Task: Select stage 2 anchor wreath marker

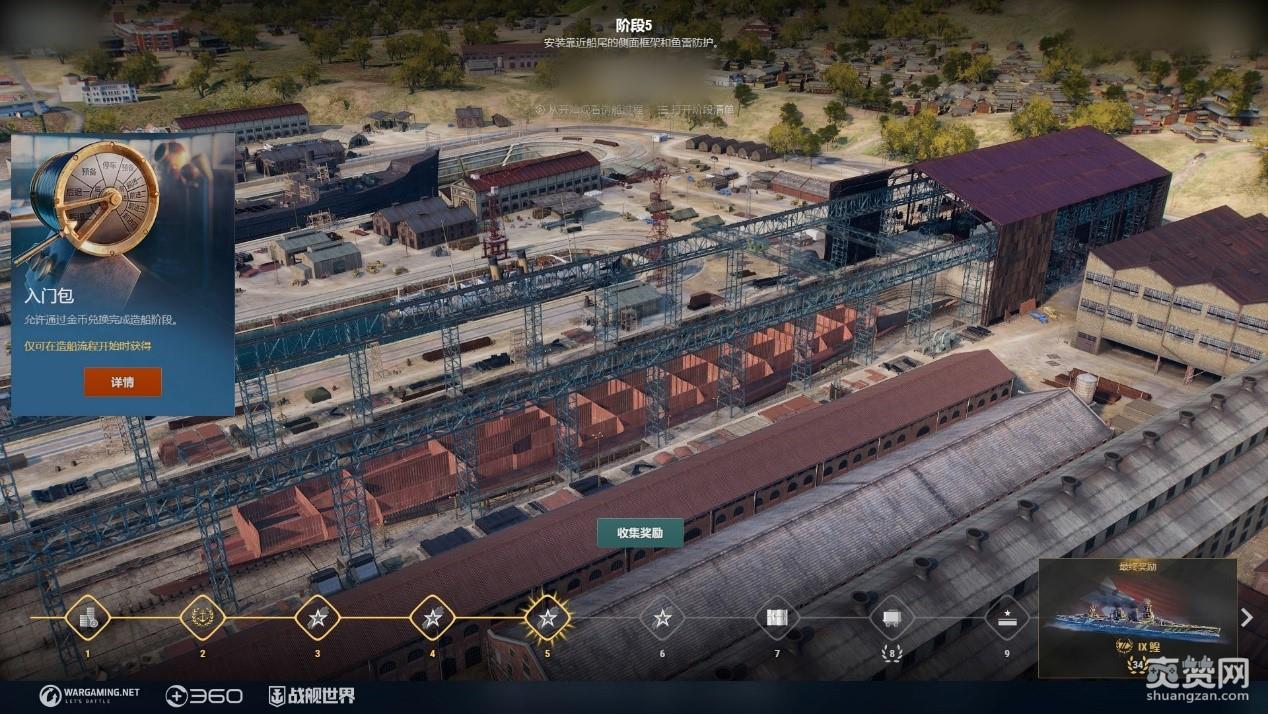Action: [202, 617]
